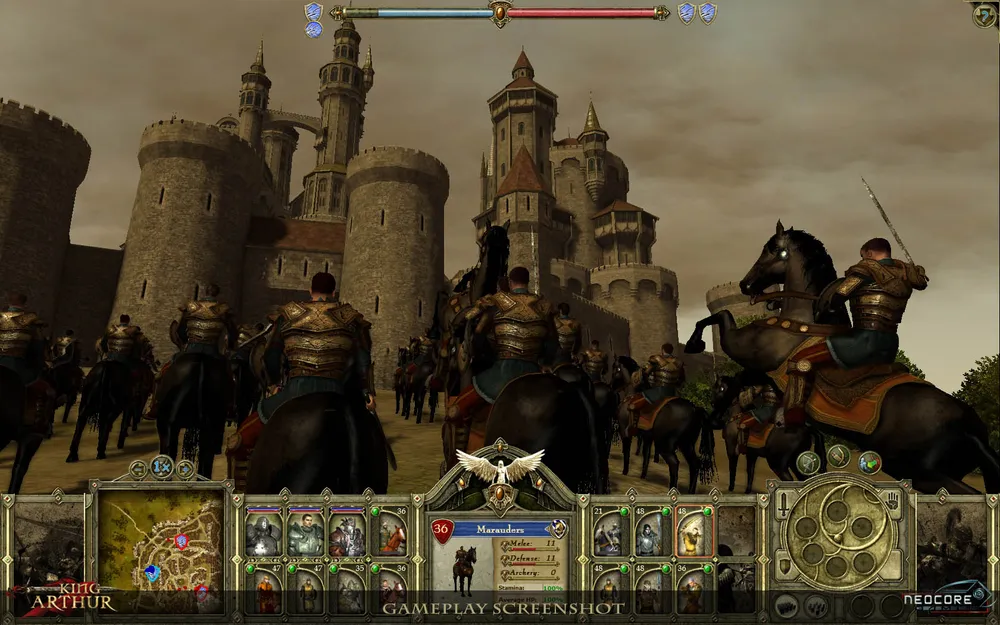Click the Marauders shield emblem icon
Viewport: 1000px width, 625px height.
pos(559,528)
